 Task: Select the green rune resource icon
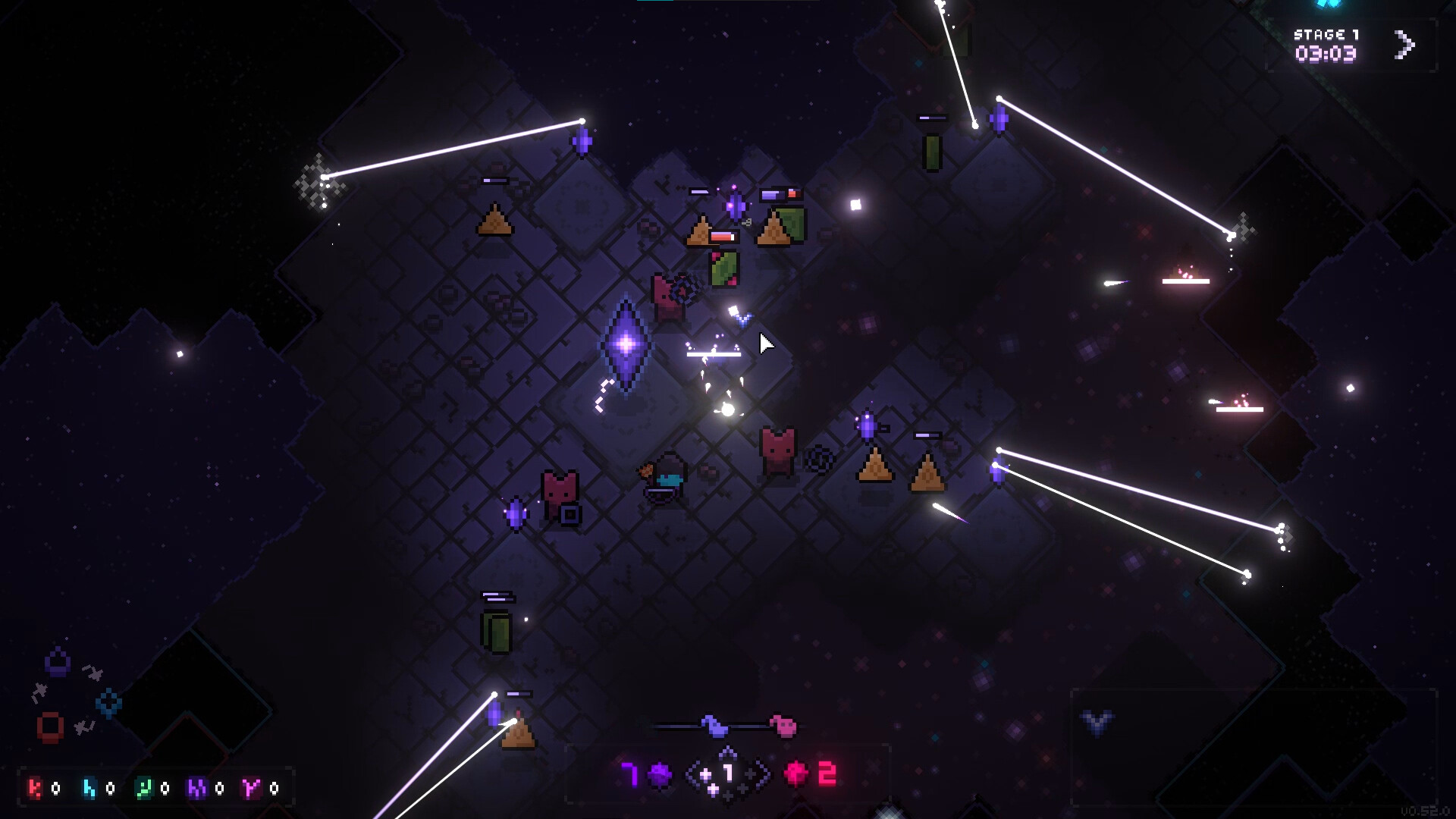click(x=143, y=789)
